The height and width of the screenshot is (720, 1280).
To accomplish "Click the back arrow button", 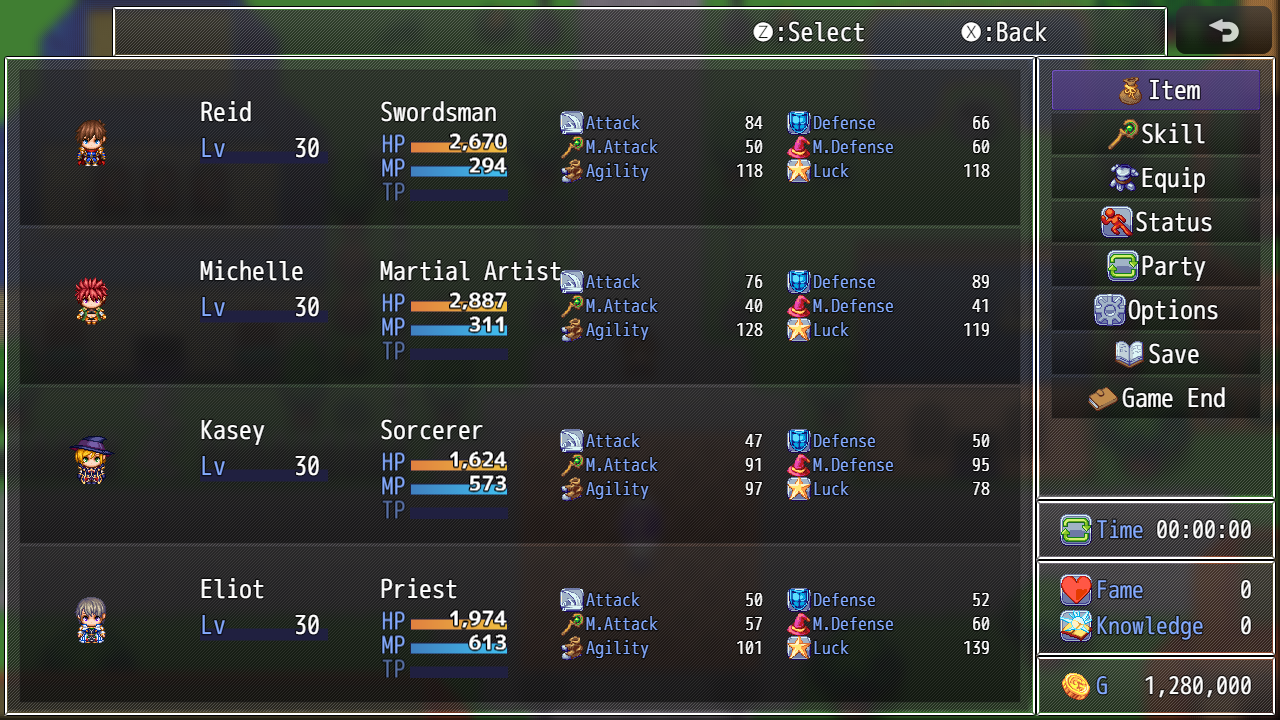I will [x=1223, y=31].
